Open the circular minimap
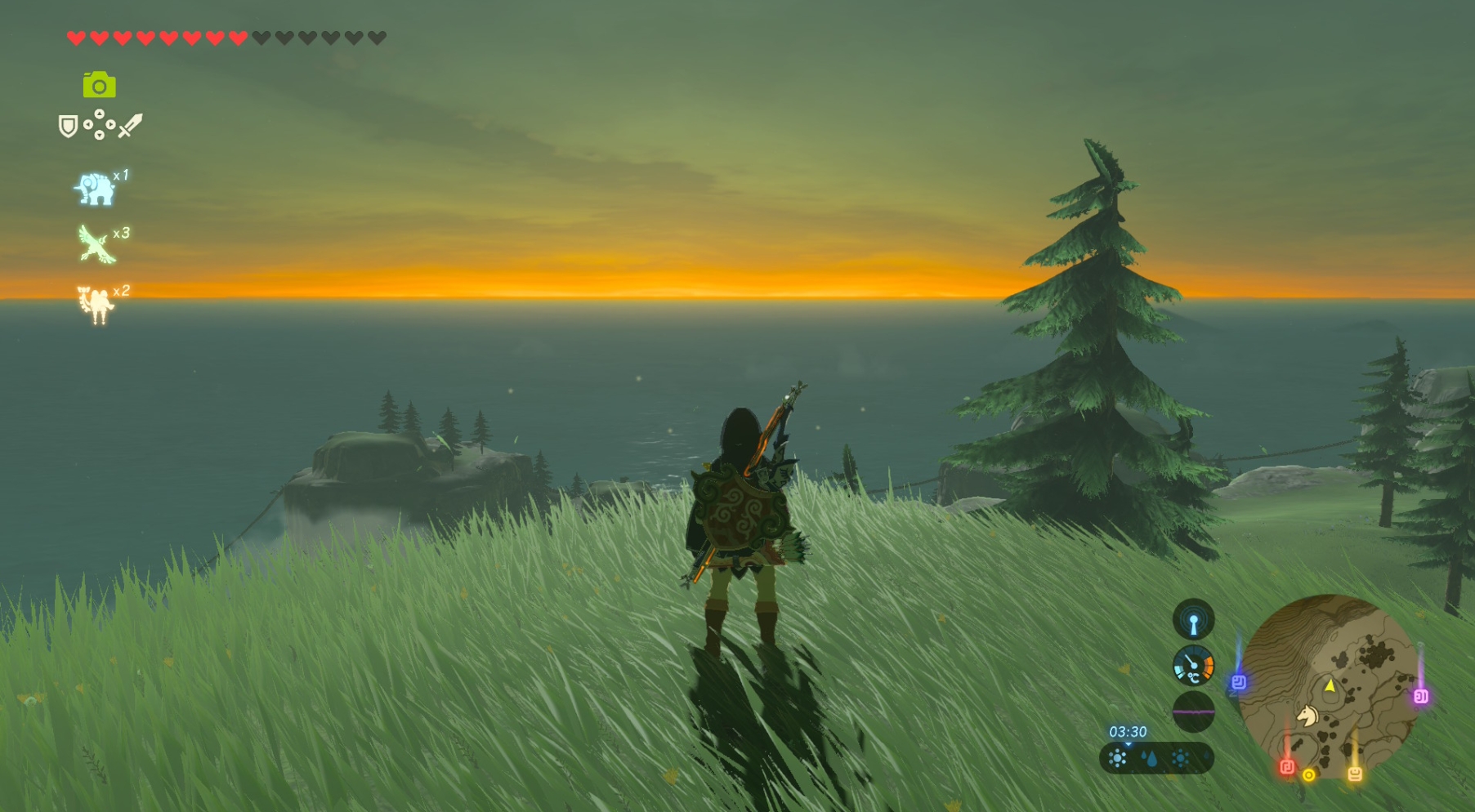 (x=1328, y=686)
